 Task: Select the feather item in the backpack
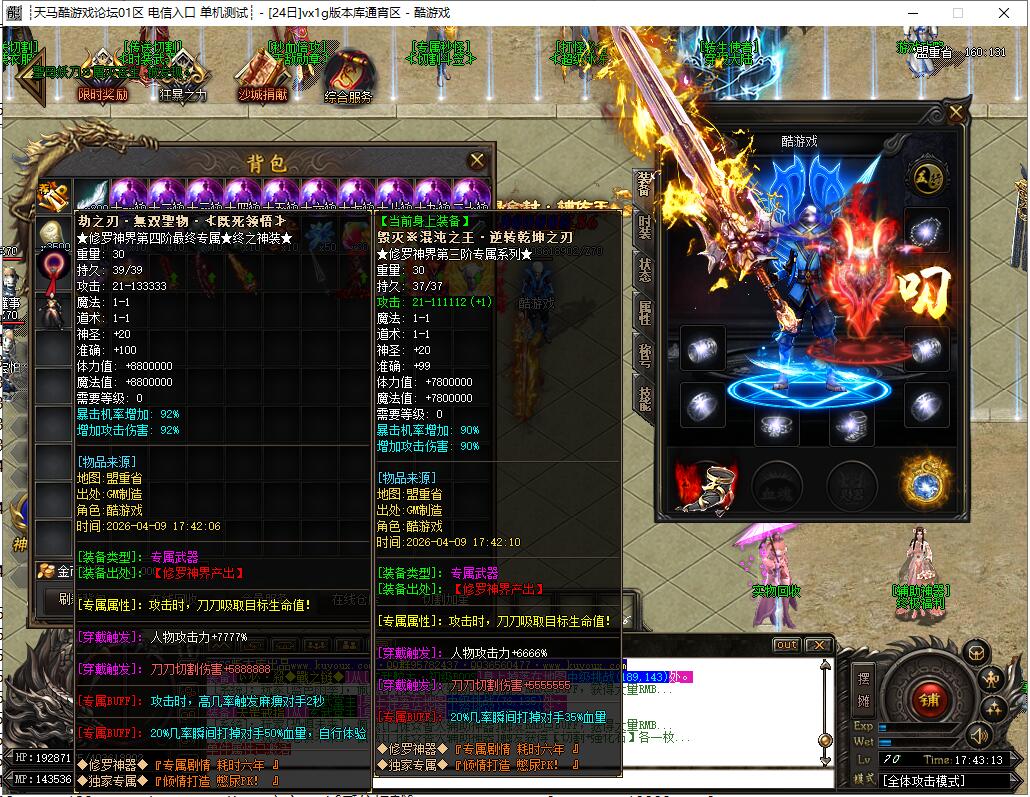pos(92,194)
